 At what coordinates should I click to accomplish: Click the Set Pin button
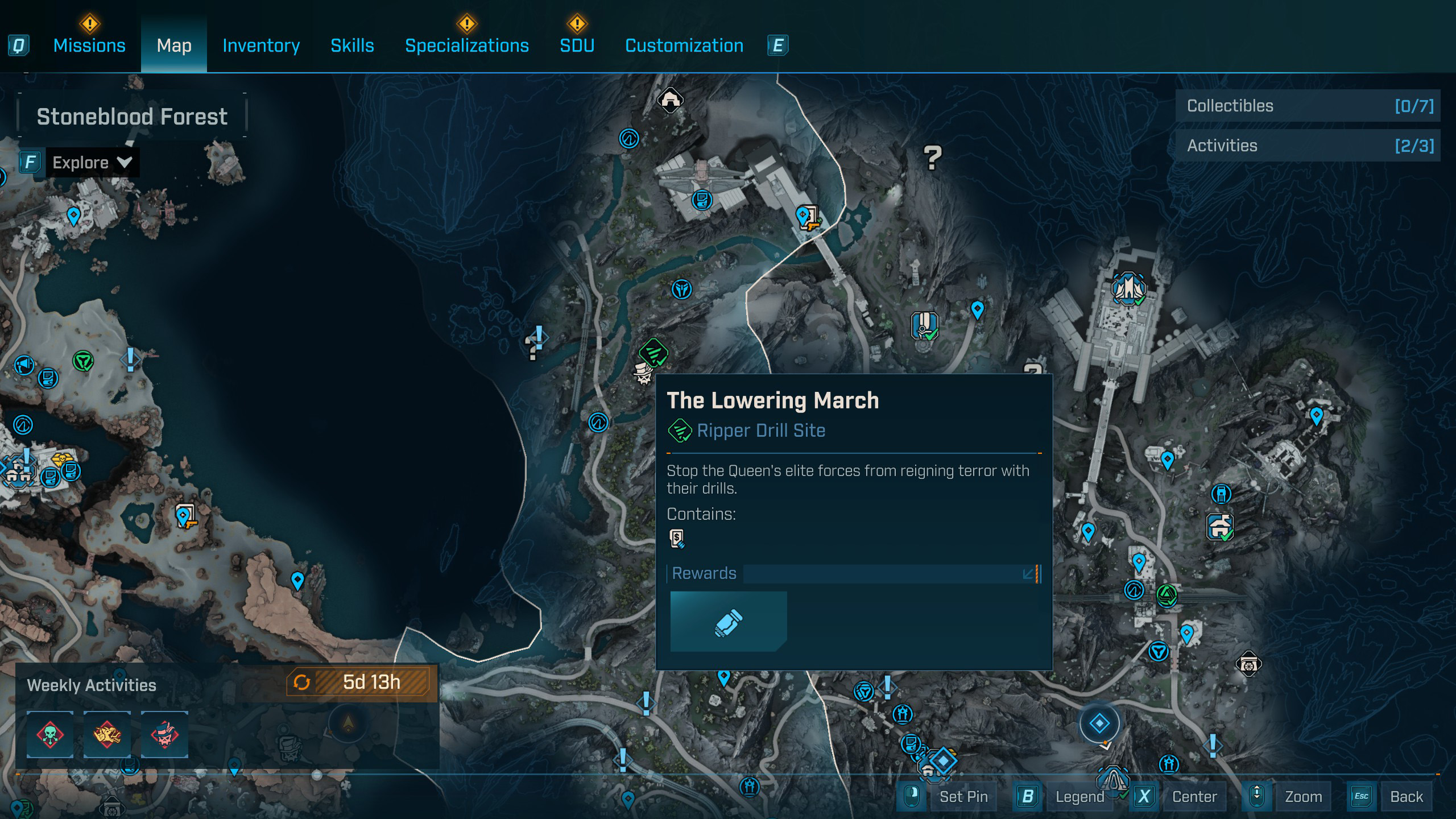963,796
